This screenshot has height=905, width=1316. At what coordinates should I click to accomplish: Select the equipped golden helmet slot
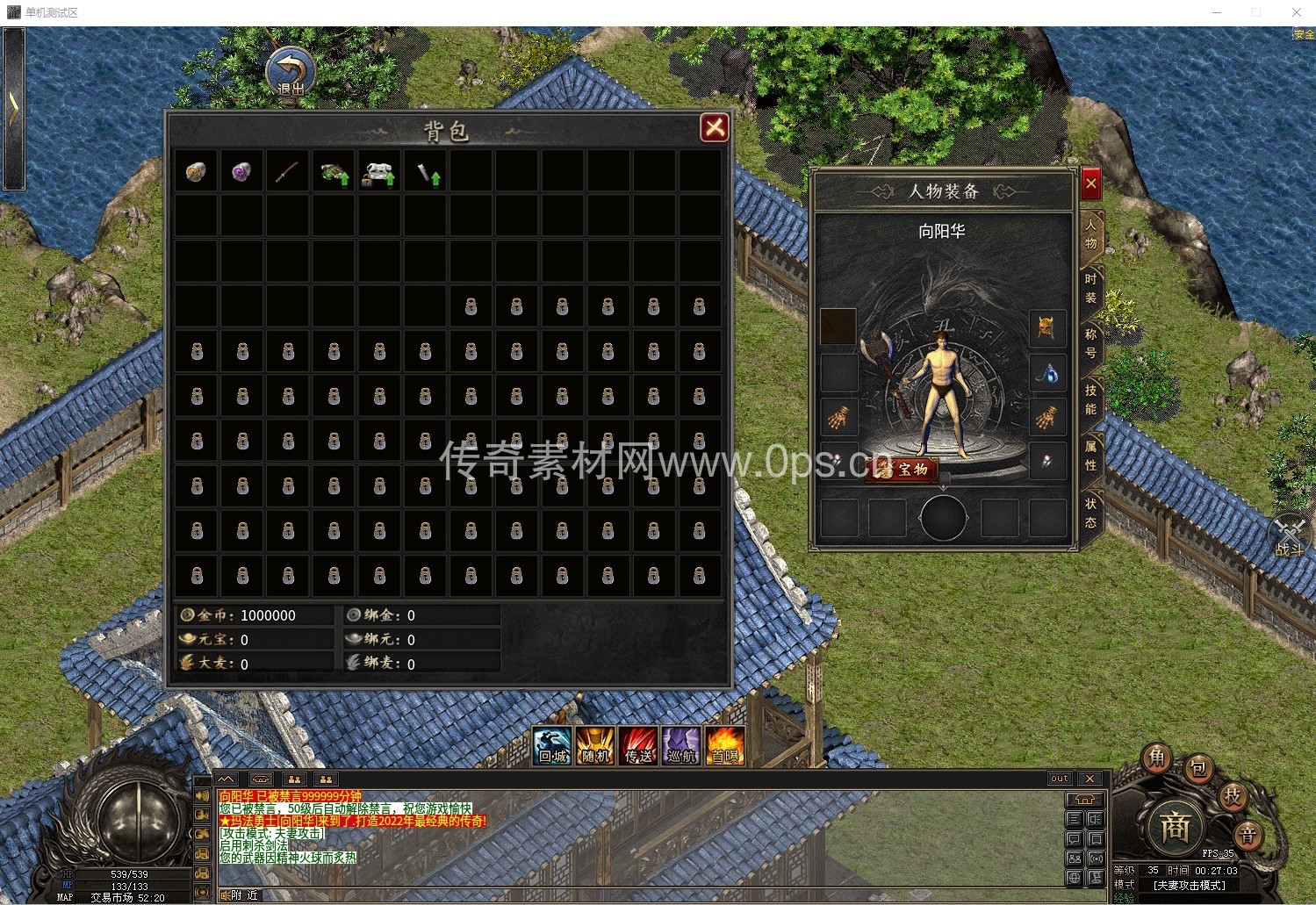pyautogui.click(x=1046, y=328)
